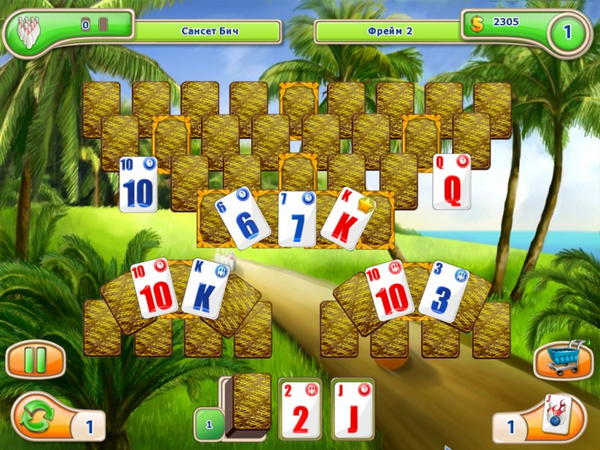The width and height of the screenshot is (600, 450).
Task: Draw a card from the face-down stock
Action: (x=251, y=403)
